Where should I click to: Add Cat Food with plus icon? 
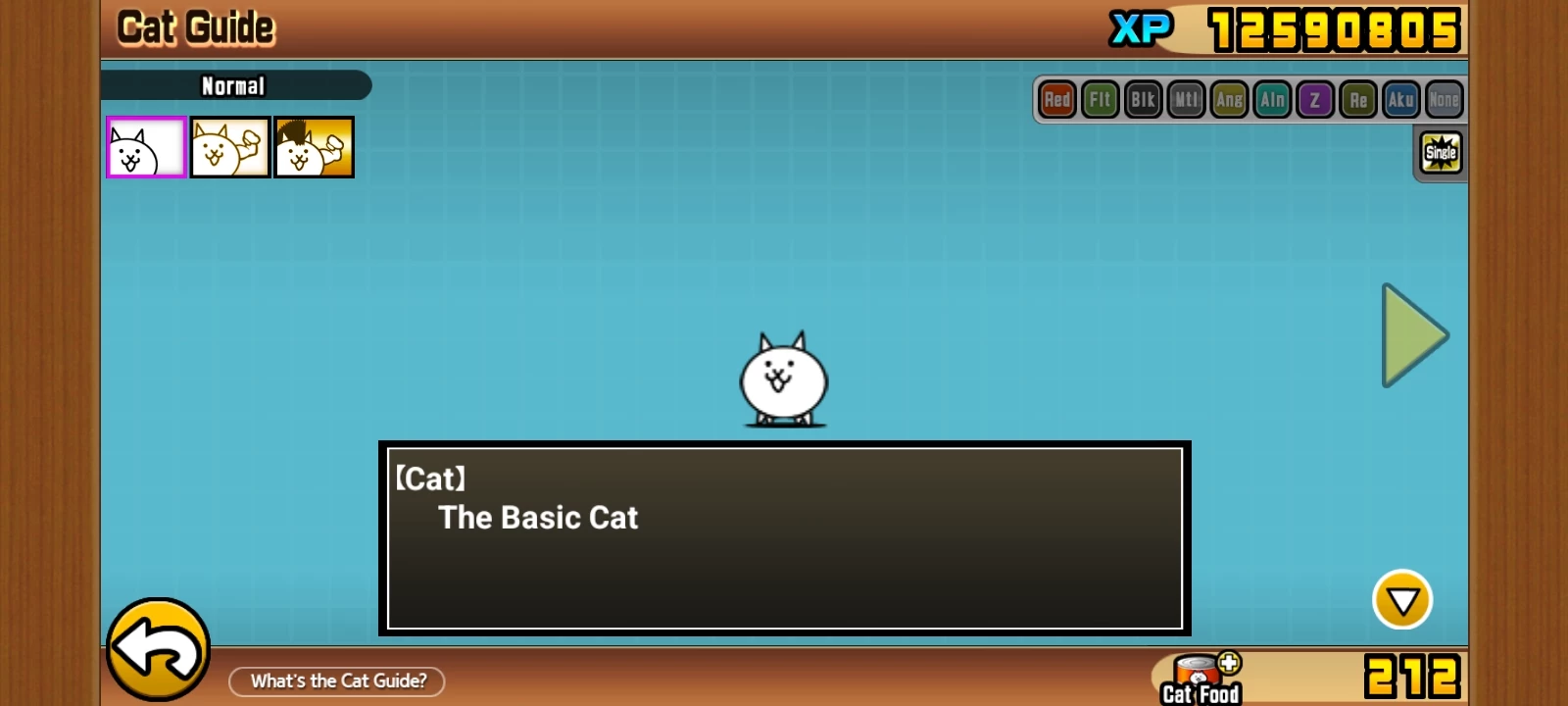click(1229, 664)
